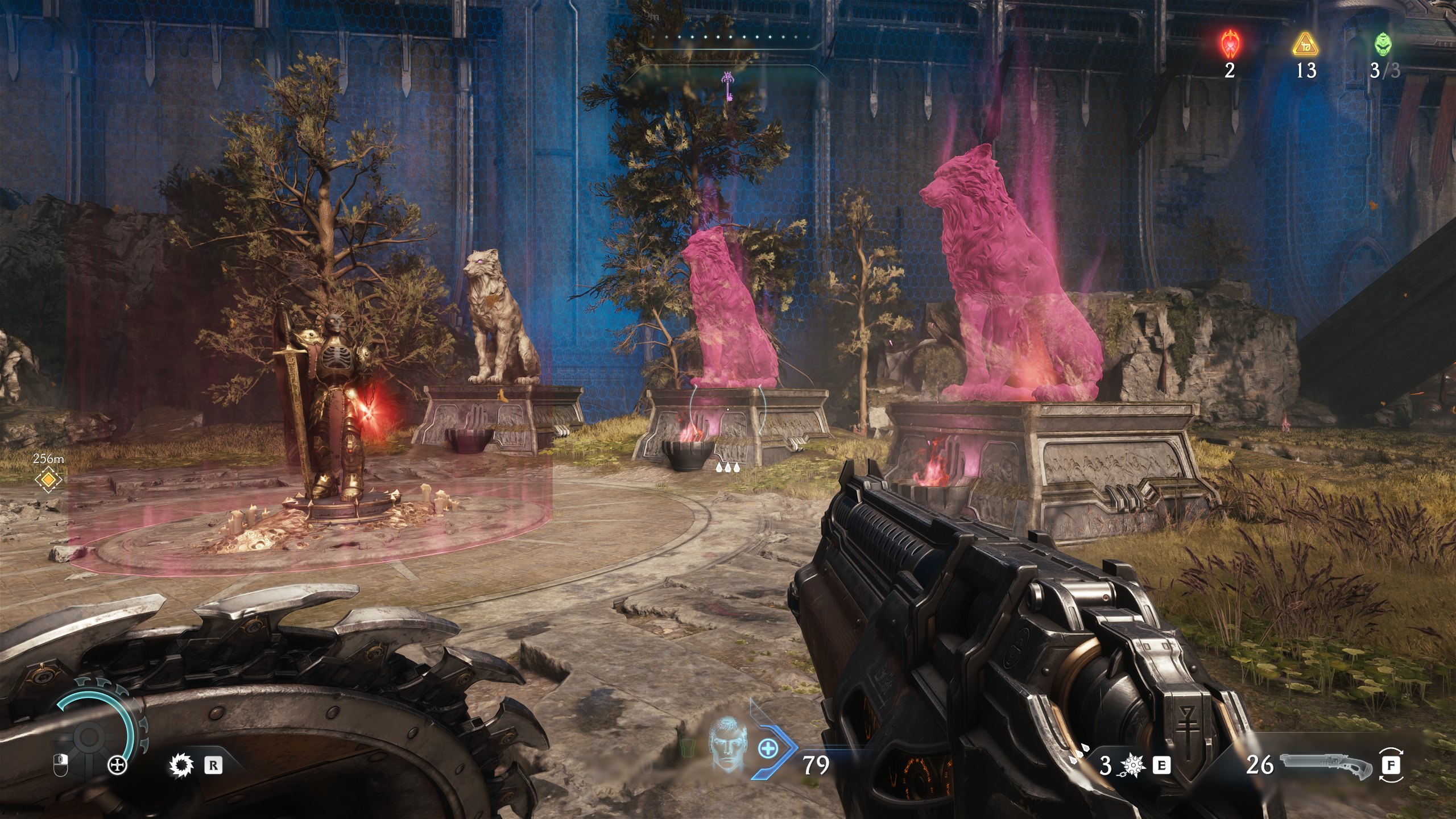This screenshot has width=1456, height=819.
Task: Click the purple key icon on the compass
Action: point(728,84)
